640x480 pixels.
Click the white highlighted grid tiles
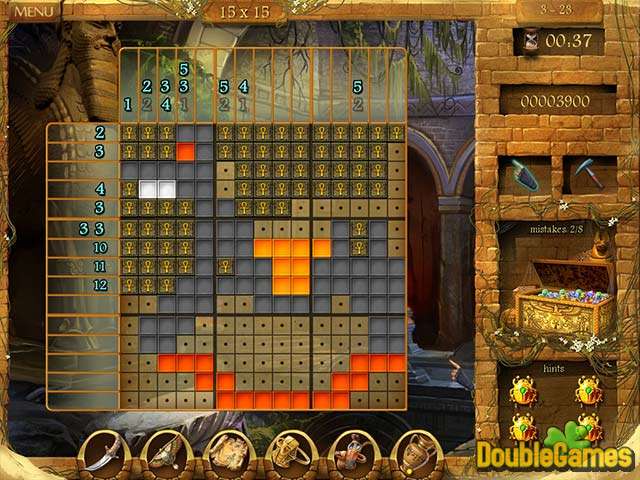pyautogui.click(x=157, y=189)
